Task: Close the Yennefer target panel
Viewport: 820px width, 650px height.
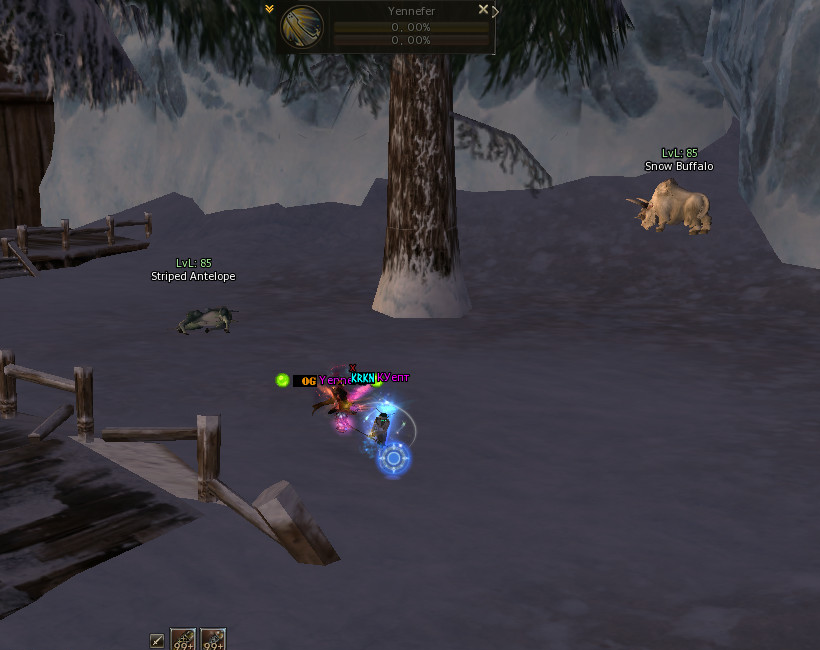Action: [483, 10]
